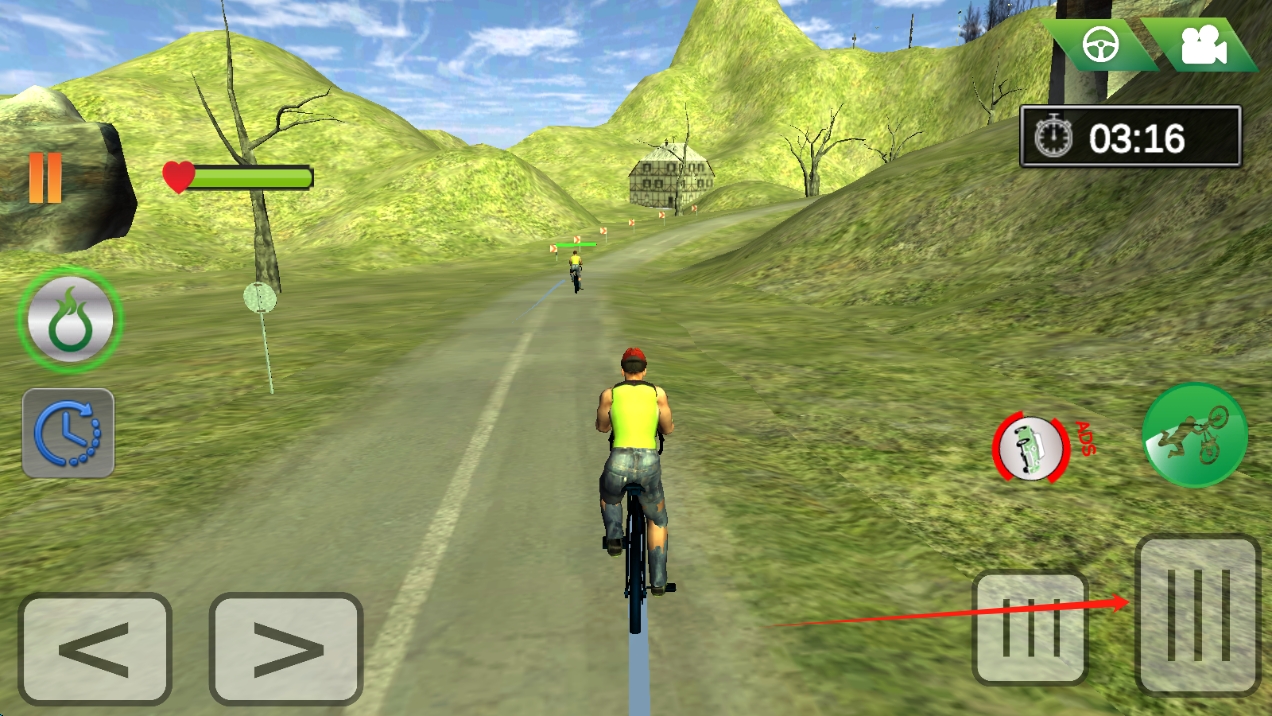Push the larger accelerator pedal
This screenshot has width=1272, height=716.
tap(1198, 615)
